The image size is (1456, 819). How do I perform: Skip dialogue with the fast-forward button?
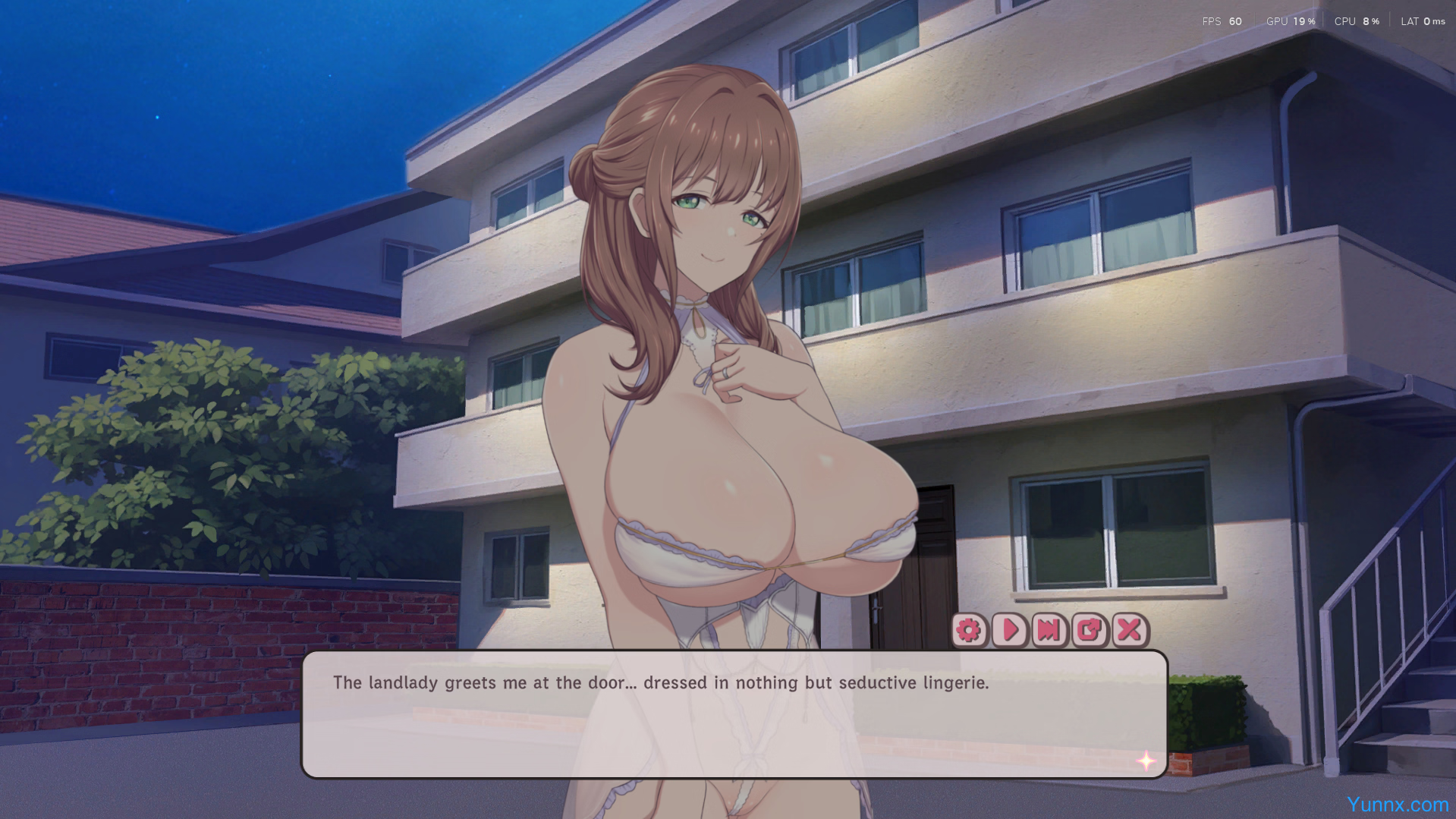pos(1049,630)
